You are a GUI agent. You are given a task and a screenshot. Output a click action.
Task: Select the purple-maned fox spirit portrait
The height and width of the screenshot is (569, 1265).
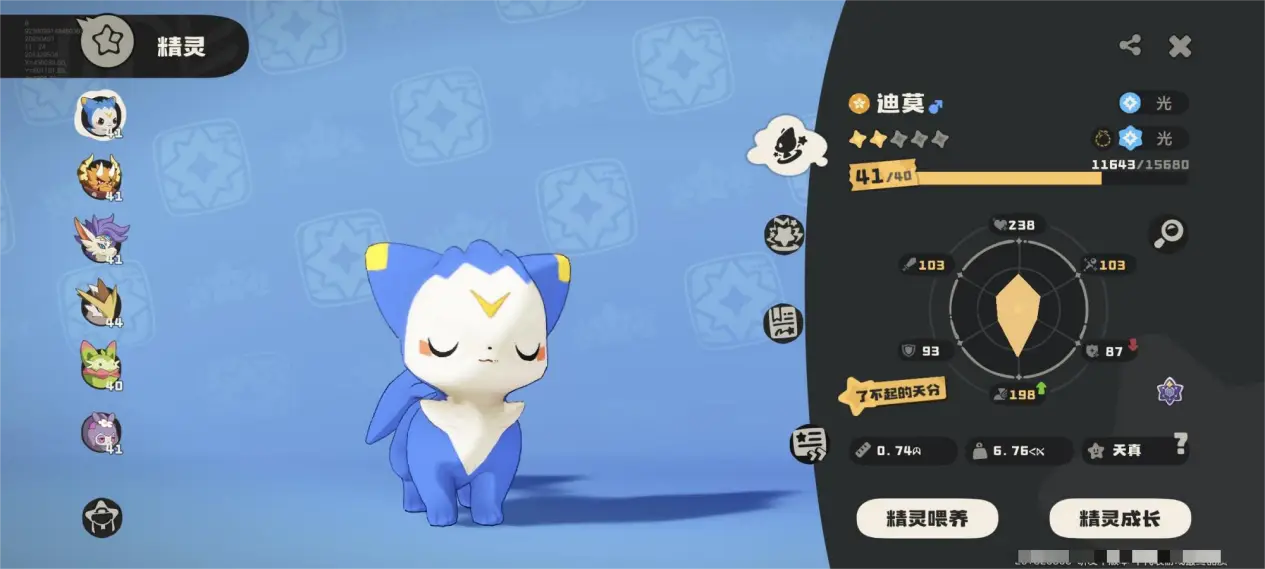[x=100, y=238]
